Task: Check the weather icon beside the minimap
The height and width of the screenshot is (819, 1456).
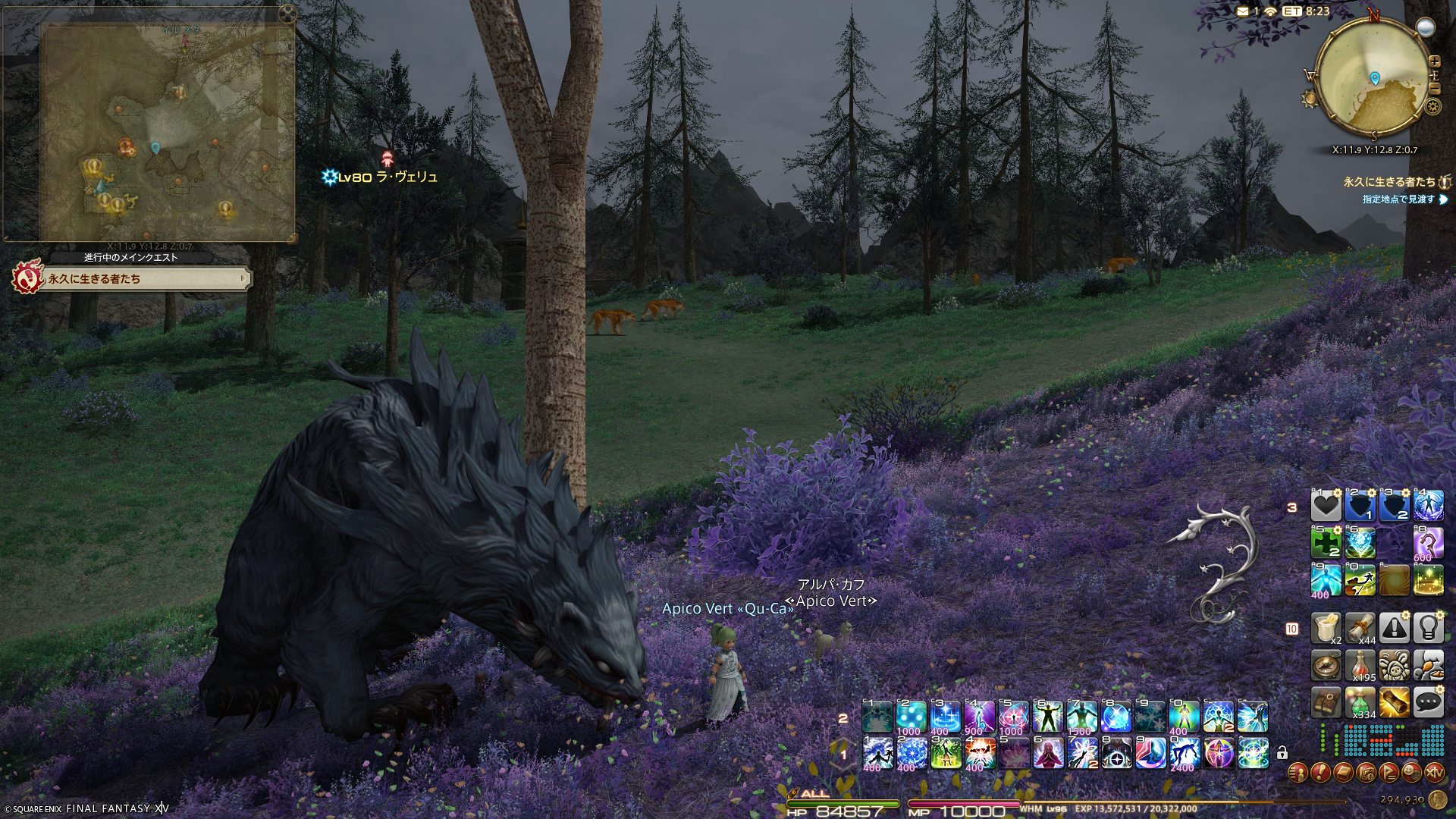Action: tap(1425, 27)
